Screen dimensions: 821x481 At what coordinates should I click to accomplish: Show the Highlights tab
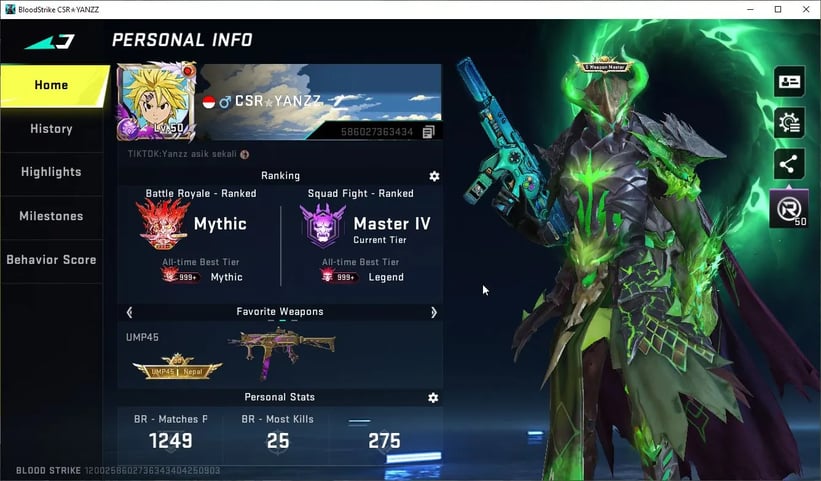click(51, 172)
